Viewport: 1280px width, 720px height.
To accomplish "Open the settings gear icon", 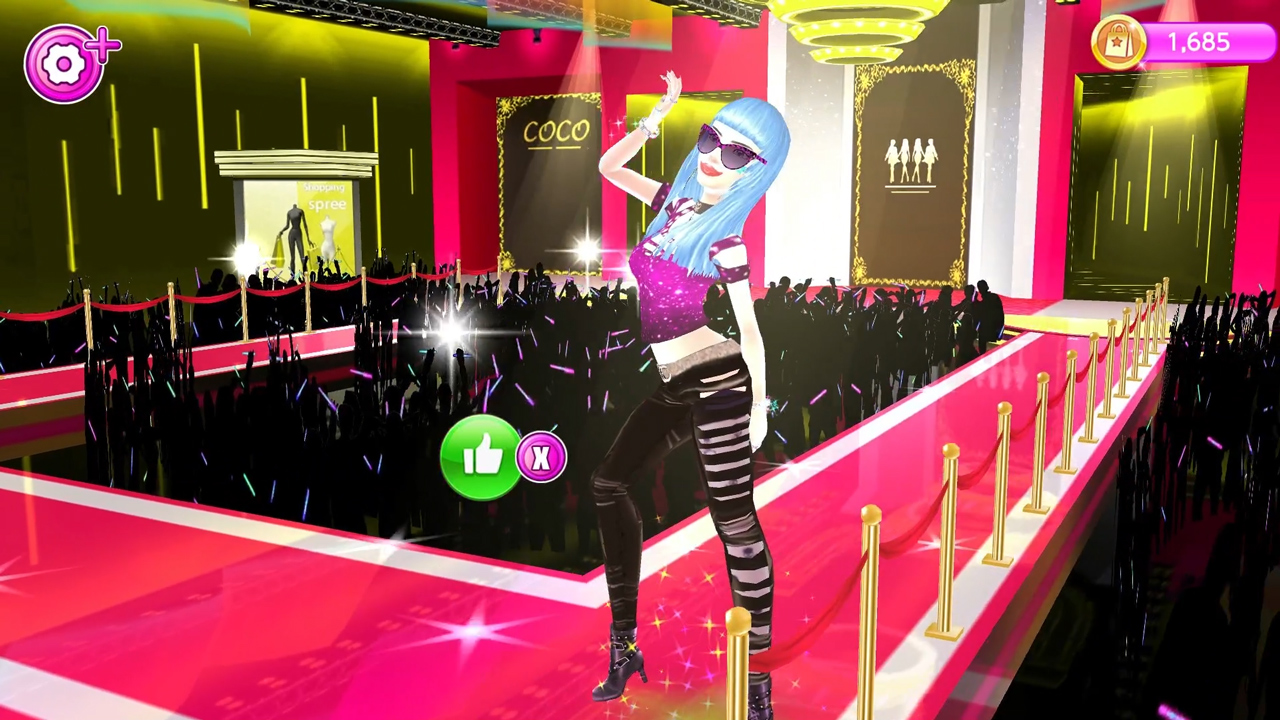I will pyautogui.click(x=63, y=62).
